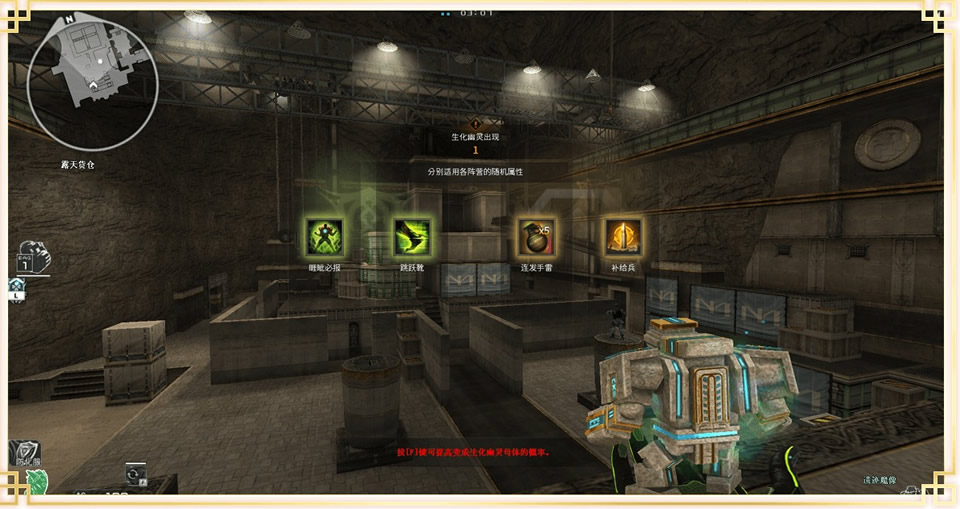
Task: Click the 生化幽灵出现 warning icon
Action: (x=475, y=124)
